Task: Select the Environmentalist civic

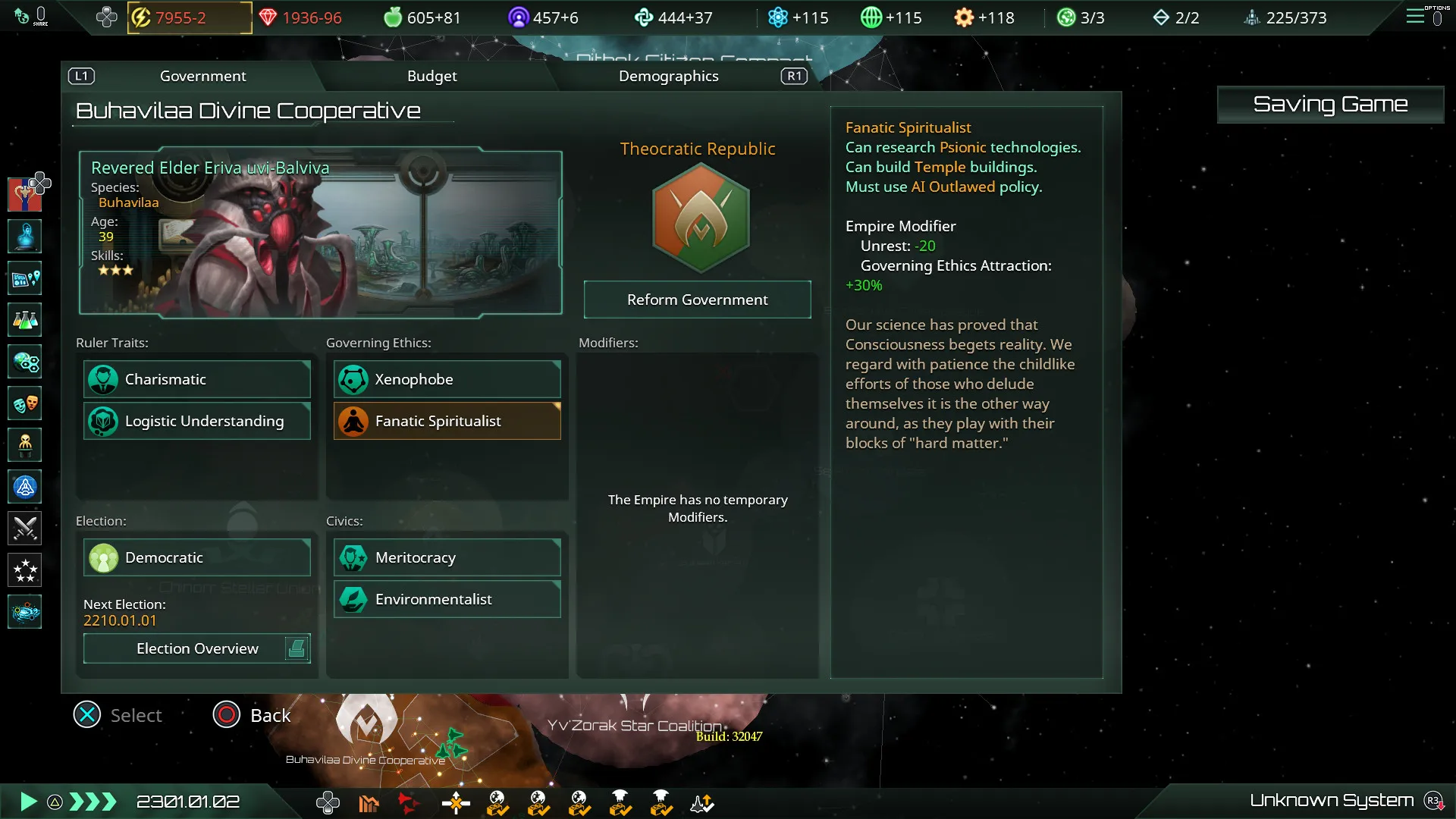Action: 447,599
